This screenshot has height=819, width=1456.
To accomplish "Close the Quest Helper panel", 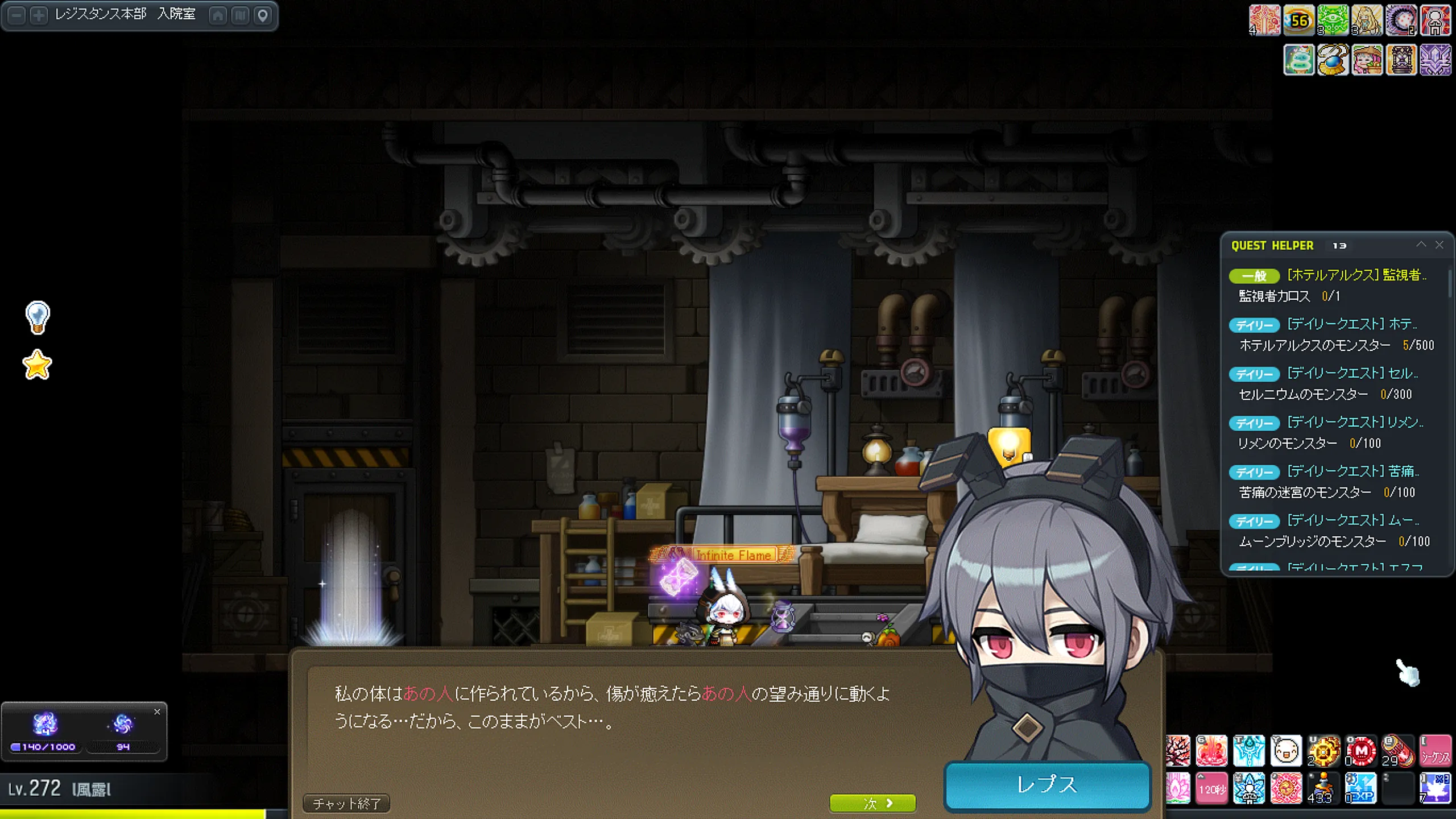I will click(1440, 245).
